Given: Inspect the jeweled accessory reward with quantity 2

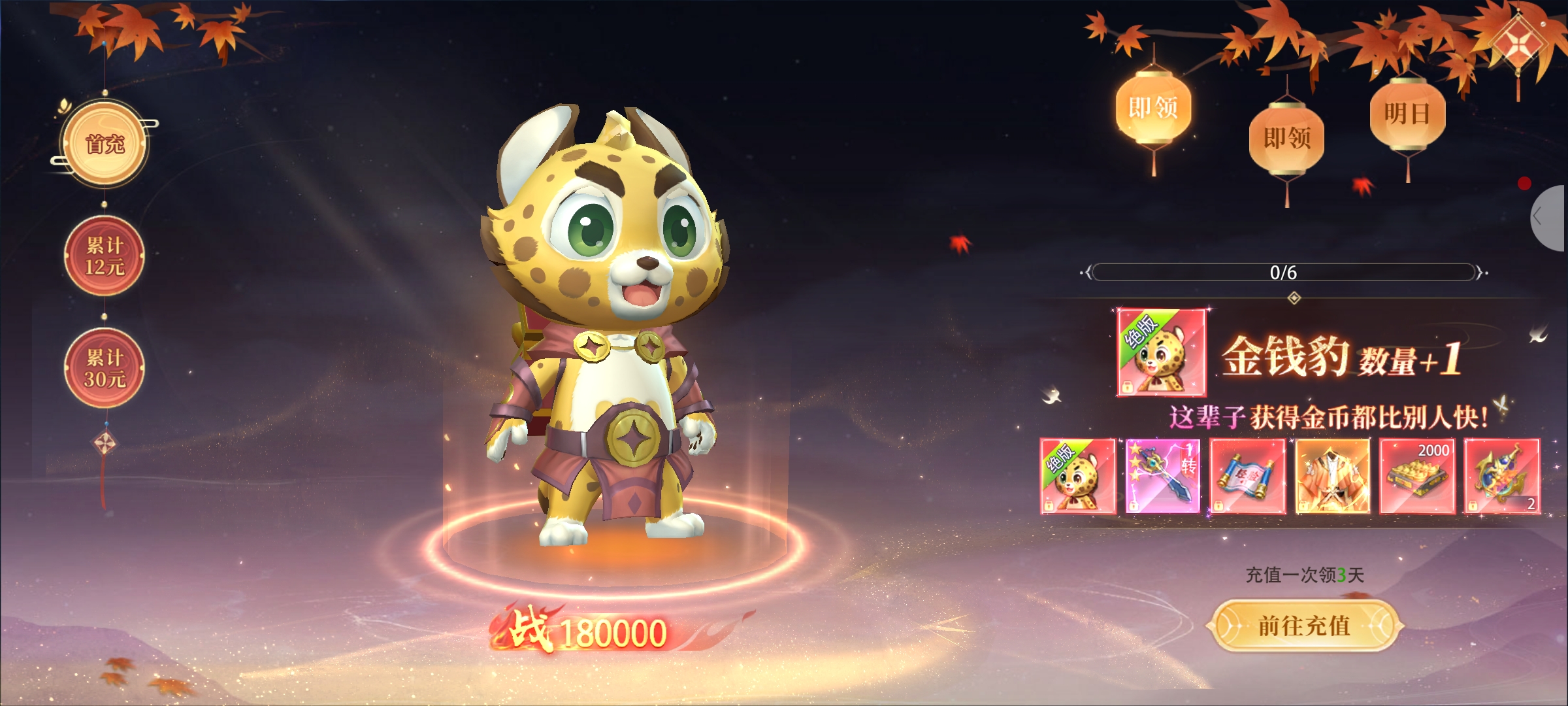Looking at the screenshot, I should pos(1502,476).
